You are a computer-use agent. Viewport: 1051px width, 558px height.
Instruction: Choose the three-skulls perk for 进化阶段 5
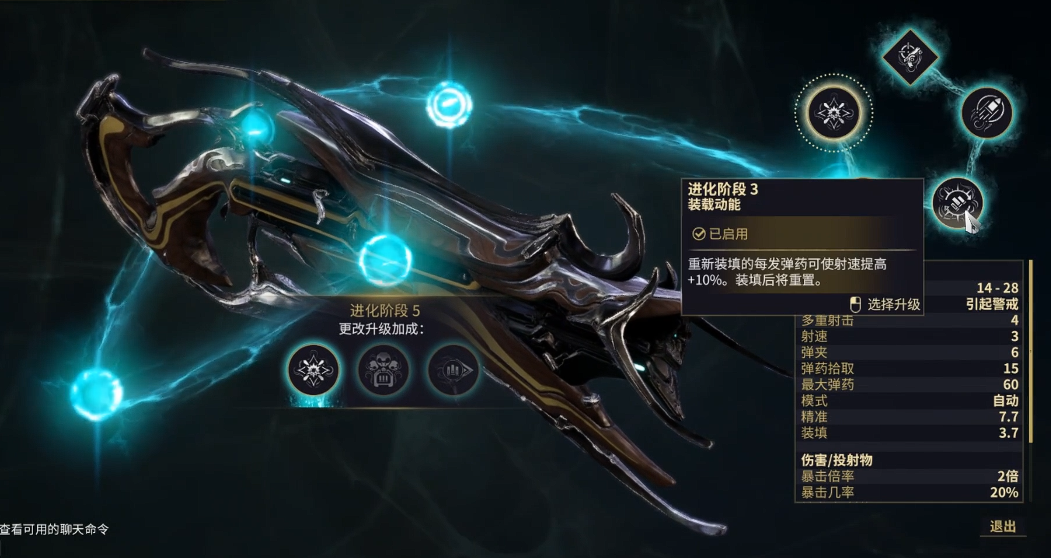point(384,370)
